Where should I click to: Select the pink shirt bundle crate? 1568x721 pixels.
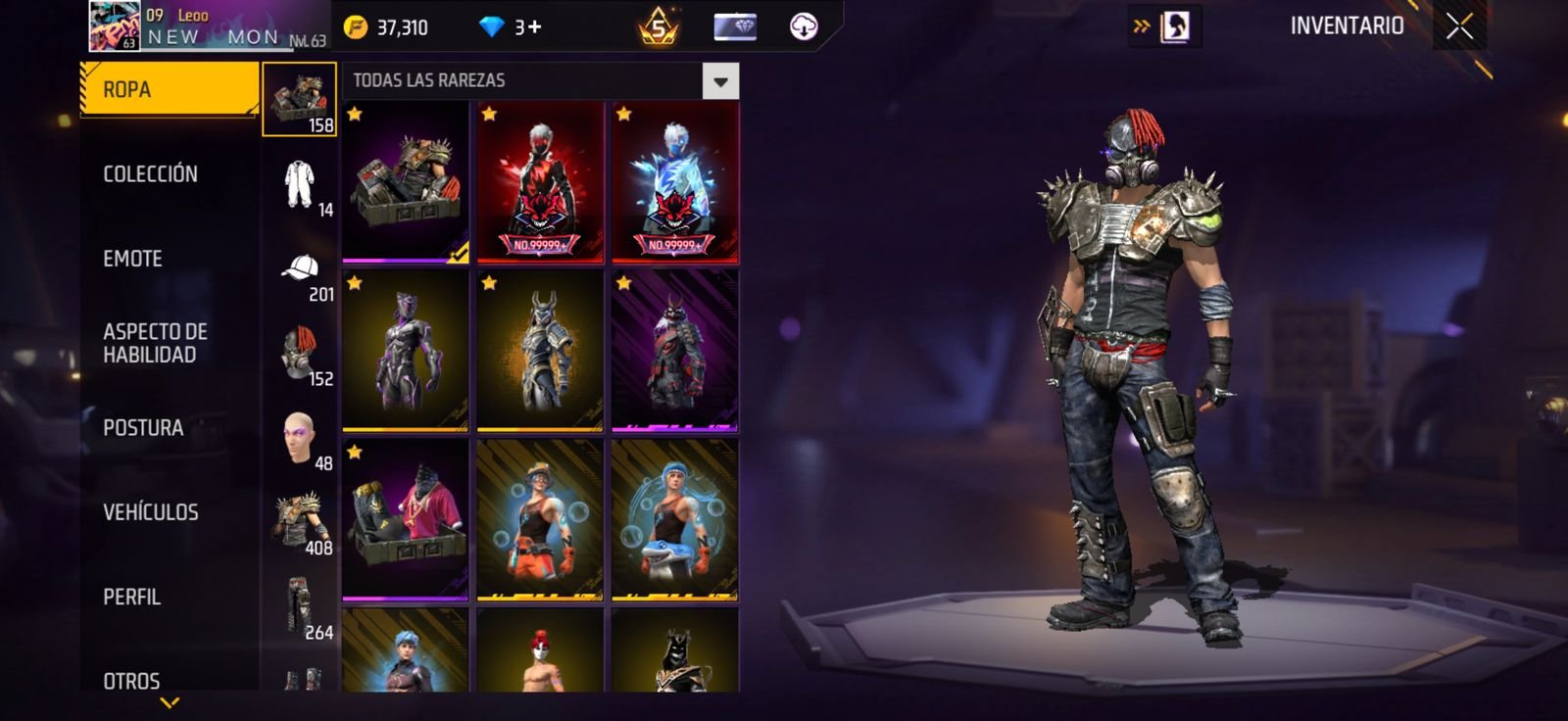[405, 519]
